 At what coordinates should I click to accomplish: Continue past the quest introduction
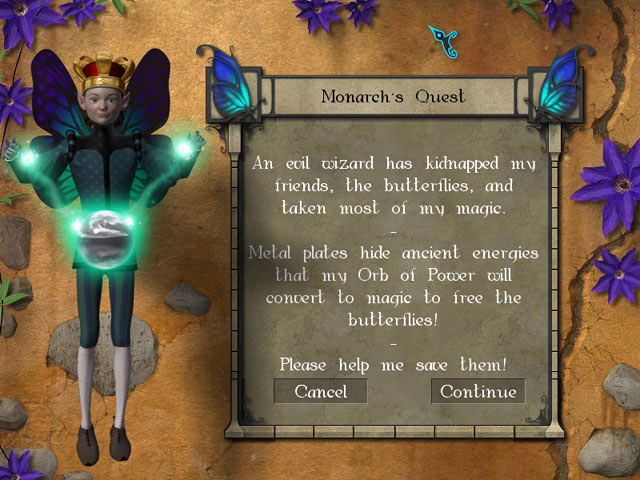click(478, 391)
